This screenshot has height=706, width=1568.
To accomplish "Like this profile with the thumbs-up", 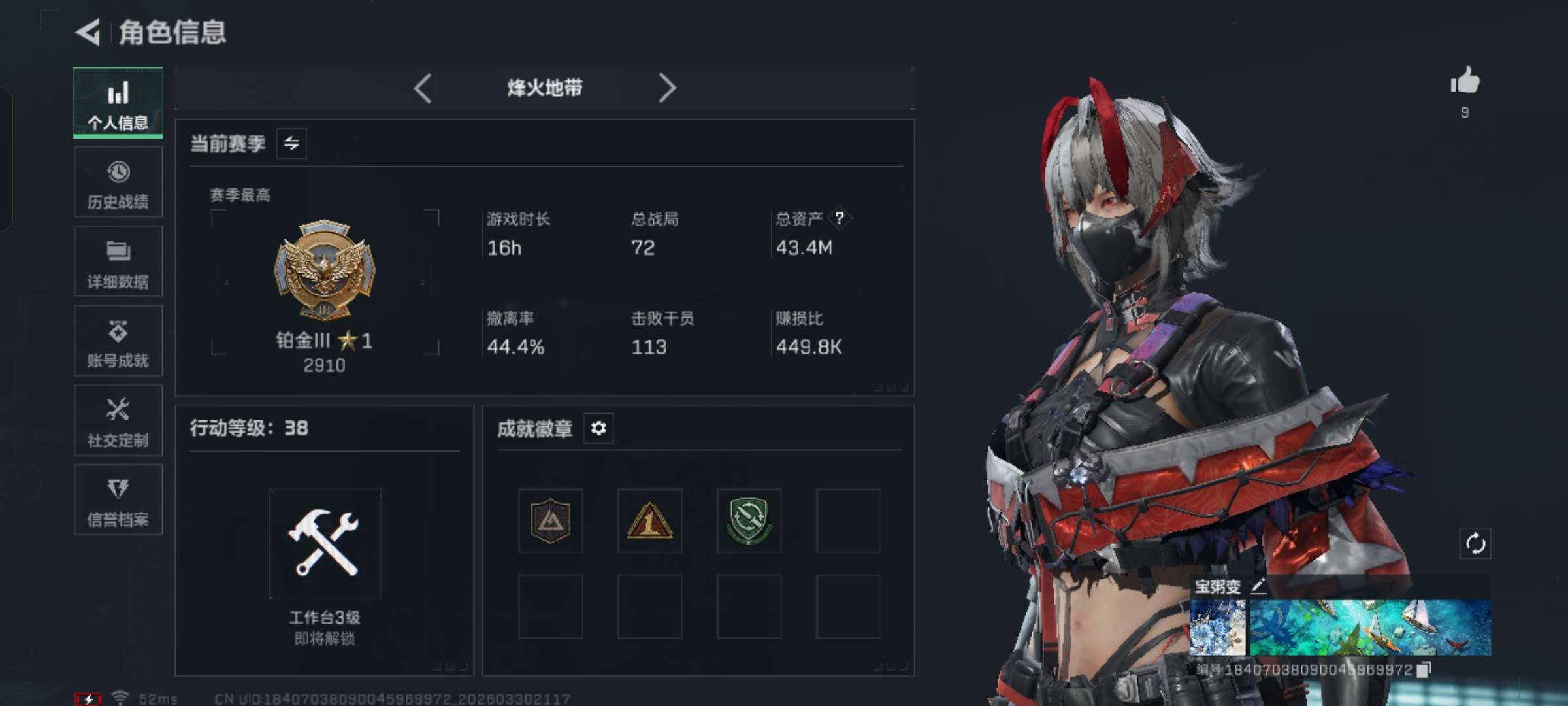I will coord(1465,82).
